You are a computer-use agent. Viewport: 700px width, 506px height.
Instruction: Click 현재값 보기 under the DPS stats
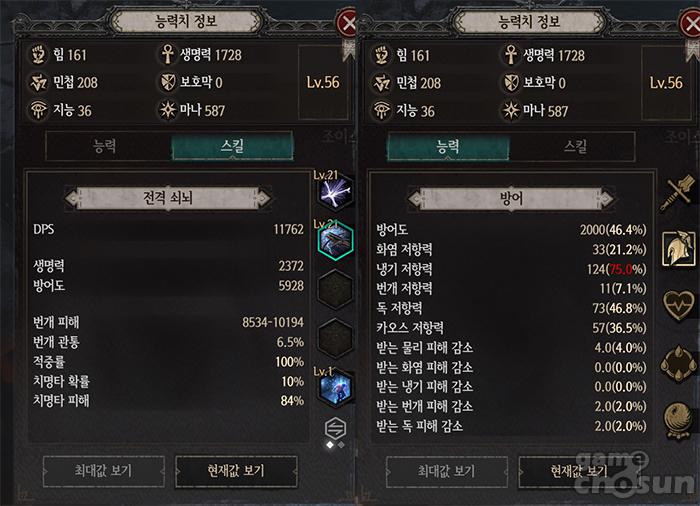click(x=236, y=471)
